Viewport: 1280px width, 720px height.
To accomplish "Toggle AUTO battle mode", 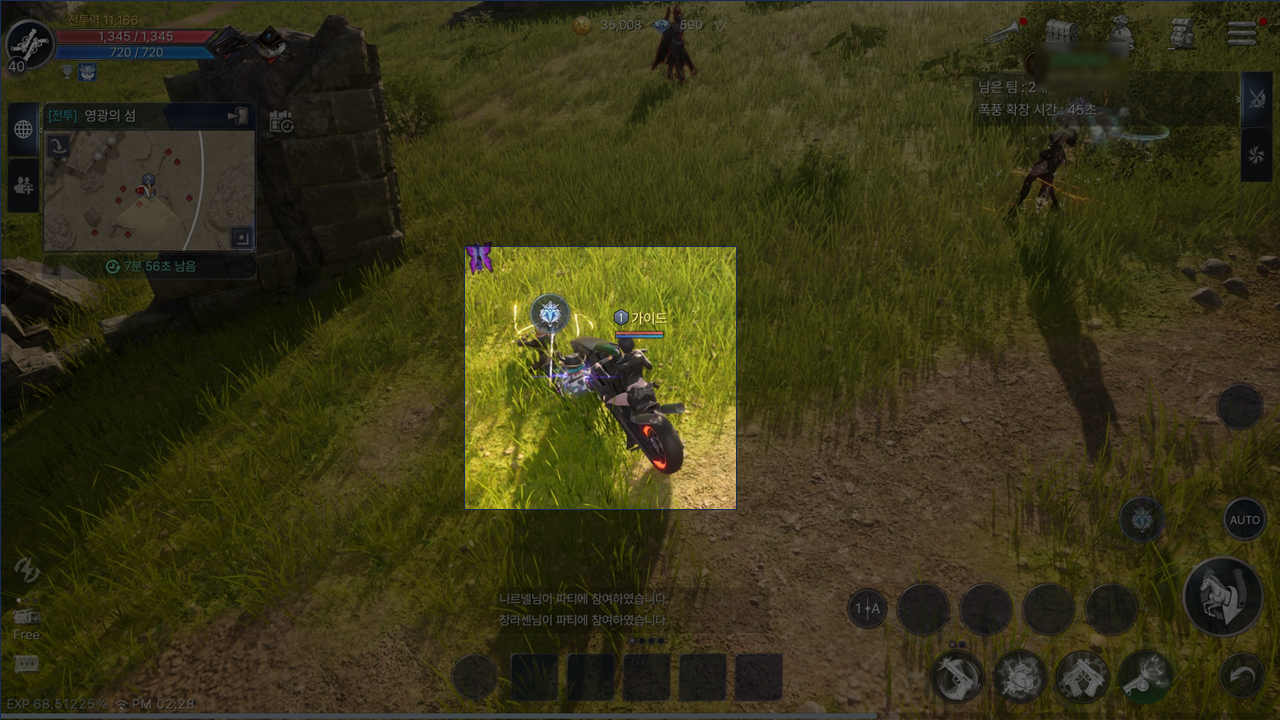I will coord(1244,520).
